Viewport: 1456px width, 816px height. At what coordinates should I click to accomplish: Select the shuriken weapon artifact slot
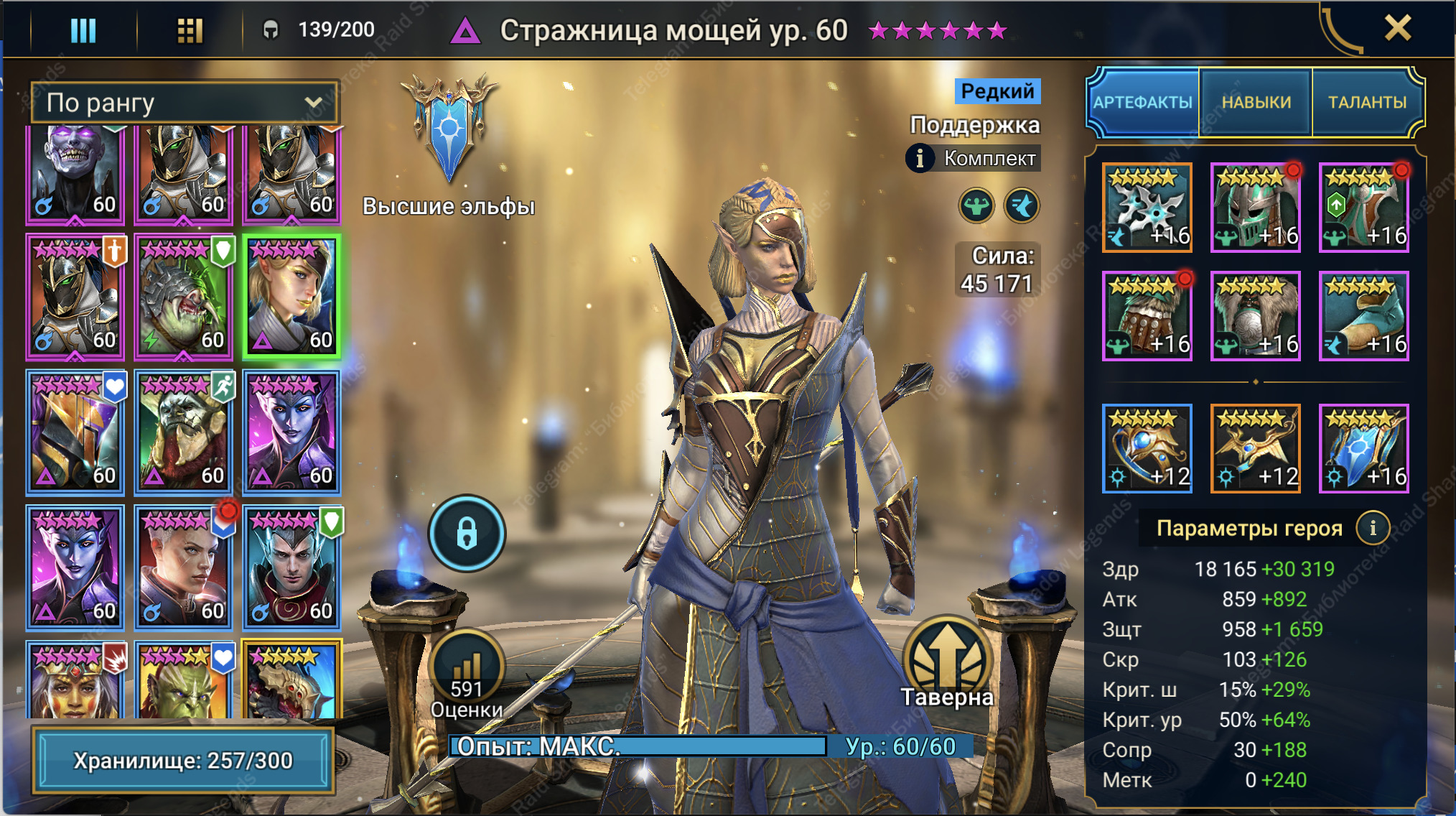point(1147,208)
